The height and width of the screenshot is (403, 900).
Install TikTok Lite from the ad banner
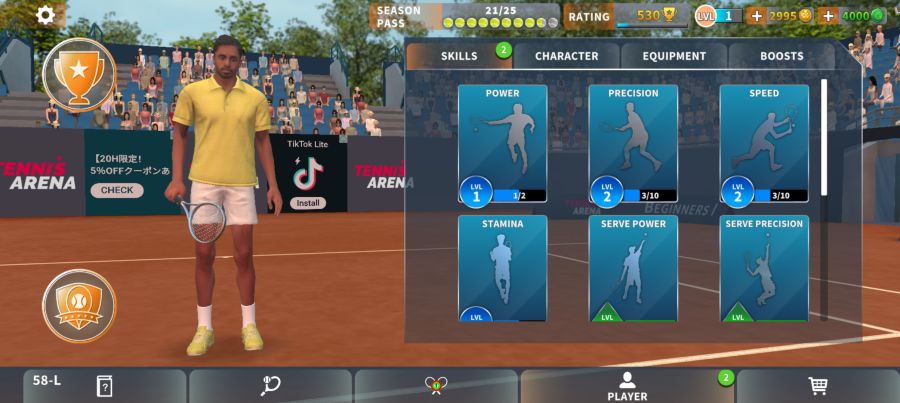[308, 203]
